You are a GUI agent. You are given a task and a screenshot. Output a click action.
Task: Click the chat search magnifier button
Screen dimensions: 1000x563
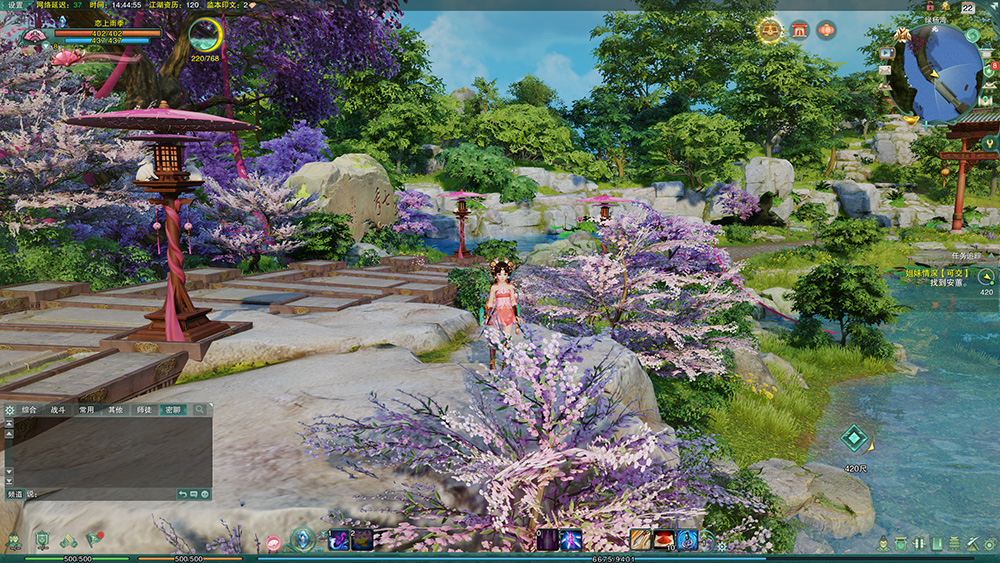point(201,410)
